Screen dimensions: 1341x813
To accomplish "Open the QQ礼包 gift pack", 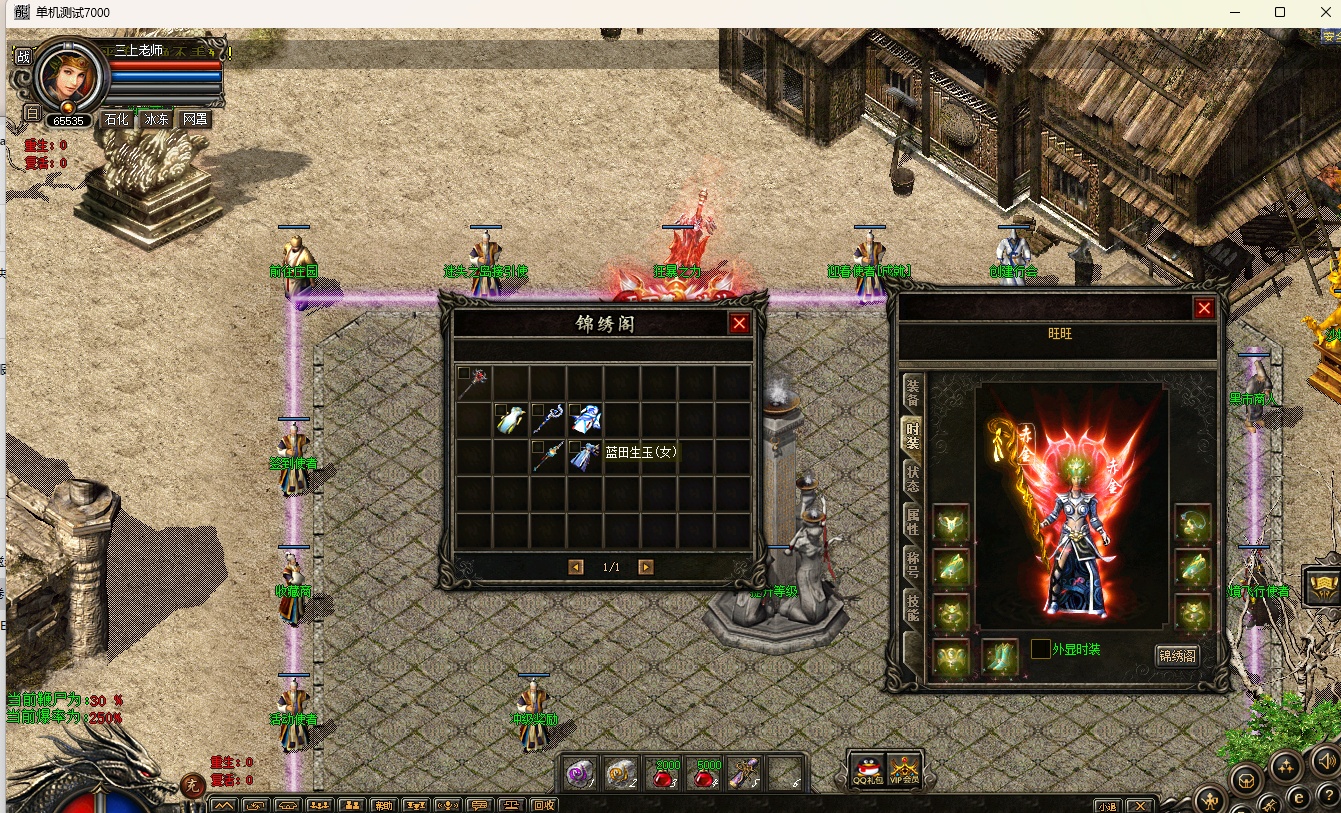I will pos(868,770).
